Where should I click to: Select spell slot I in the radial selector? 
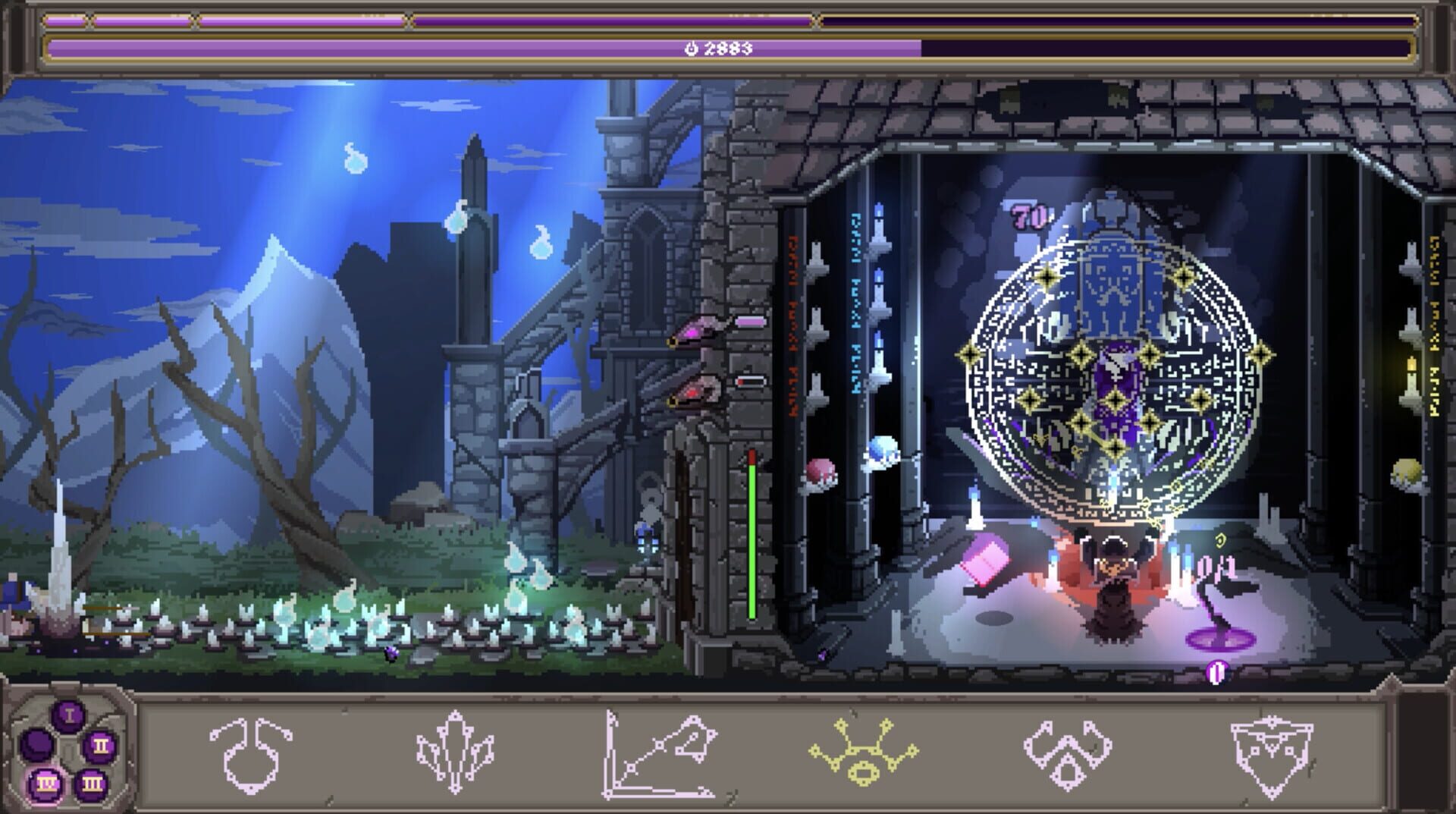tap(69, 715)
